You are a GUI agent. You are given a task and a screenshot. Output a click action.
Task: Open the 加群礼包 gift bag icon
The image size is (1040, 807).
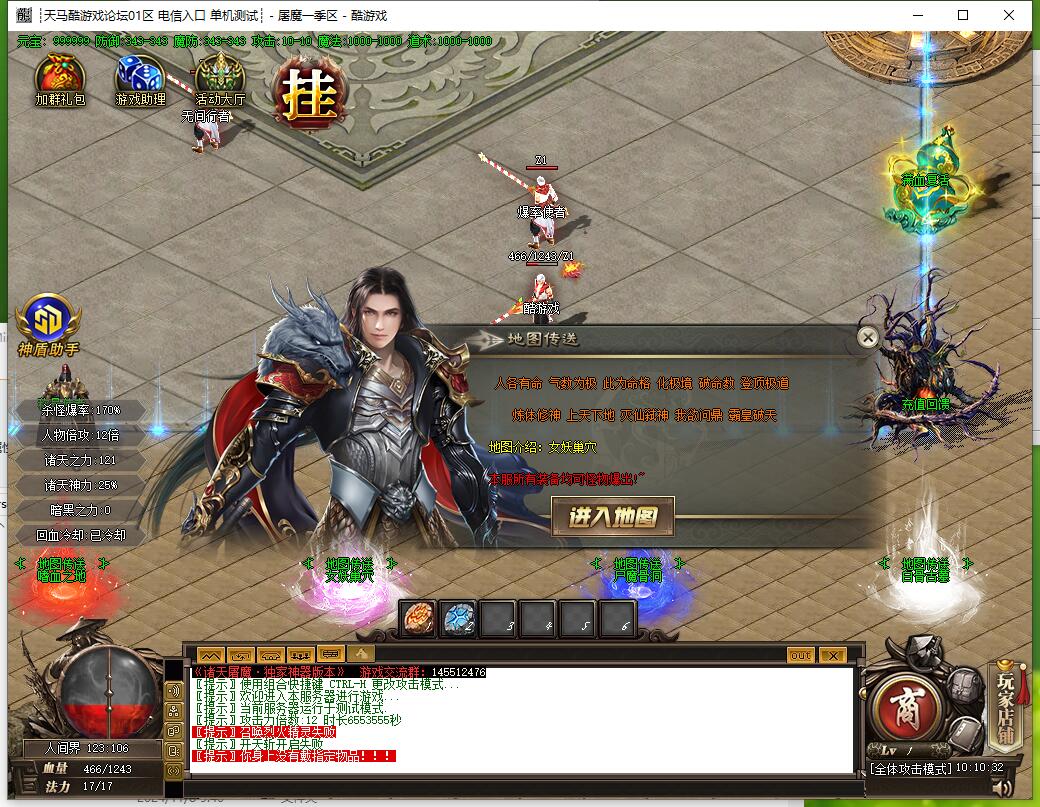[60, 76]
